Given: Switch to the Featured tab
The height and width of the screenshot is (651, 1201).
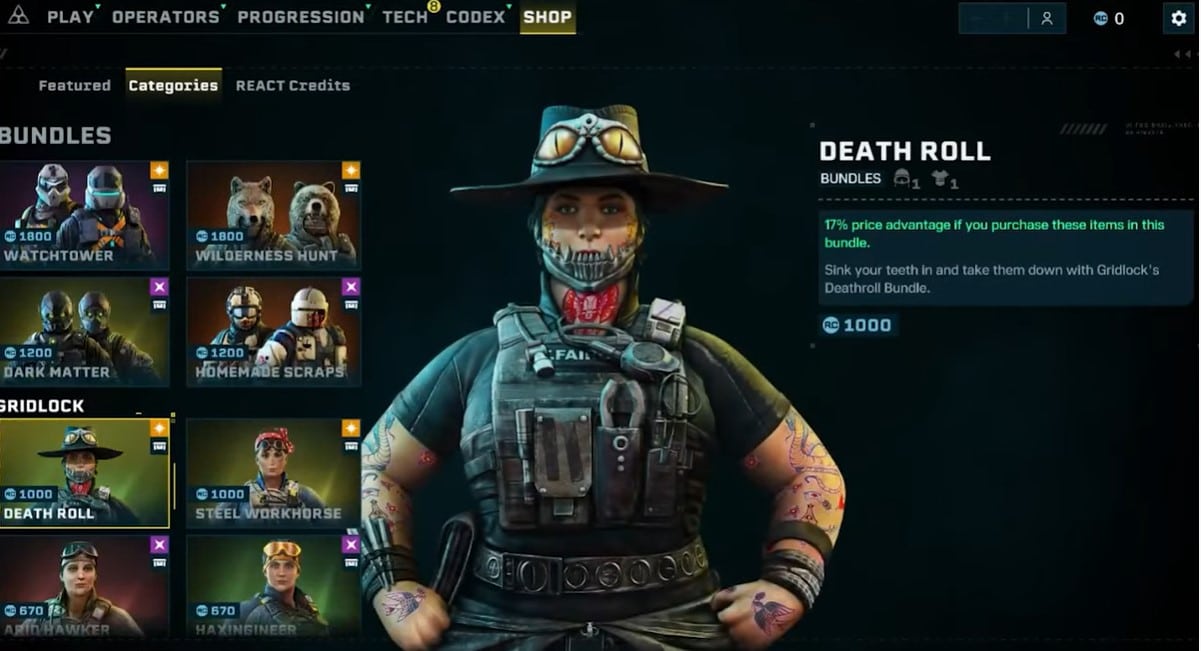Looking at the screenshot, I should 74,86.
